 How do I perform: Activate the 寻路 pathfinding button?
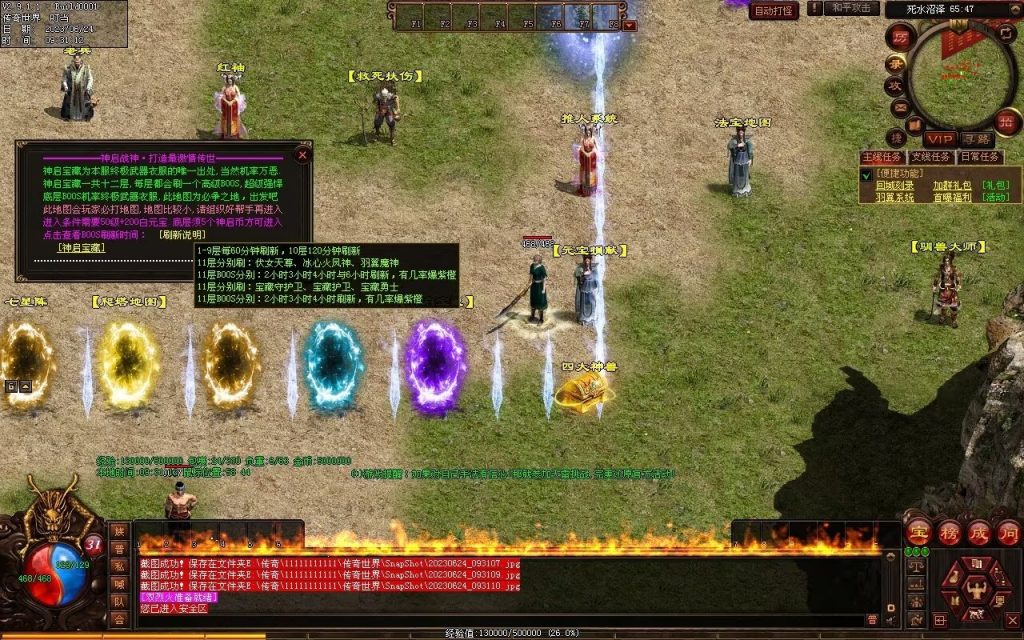pos(976,138)
